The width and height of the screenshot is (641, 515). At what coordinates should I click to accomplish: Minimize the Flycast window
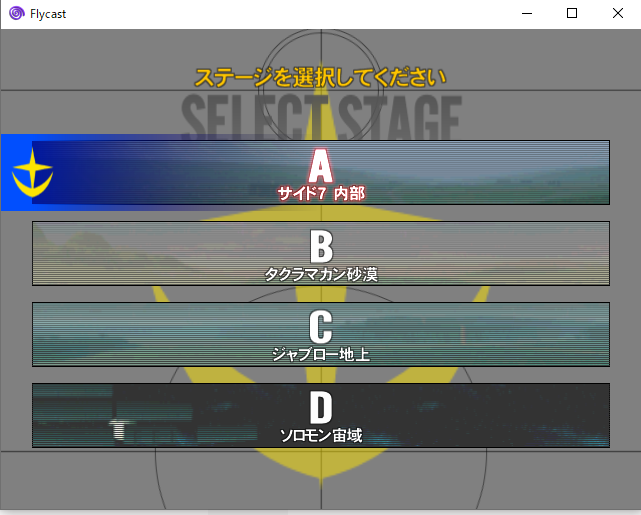click(x=527, y=14)
